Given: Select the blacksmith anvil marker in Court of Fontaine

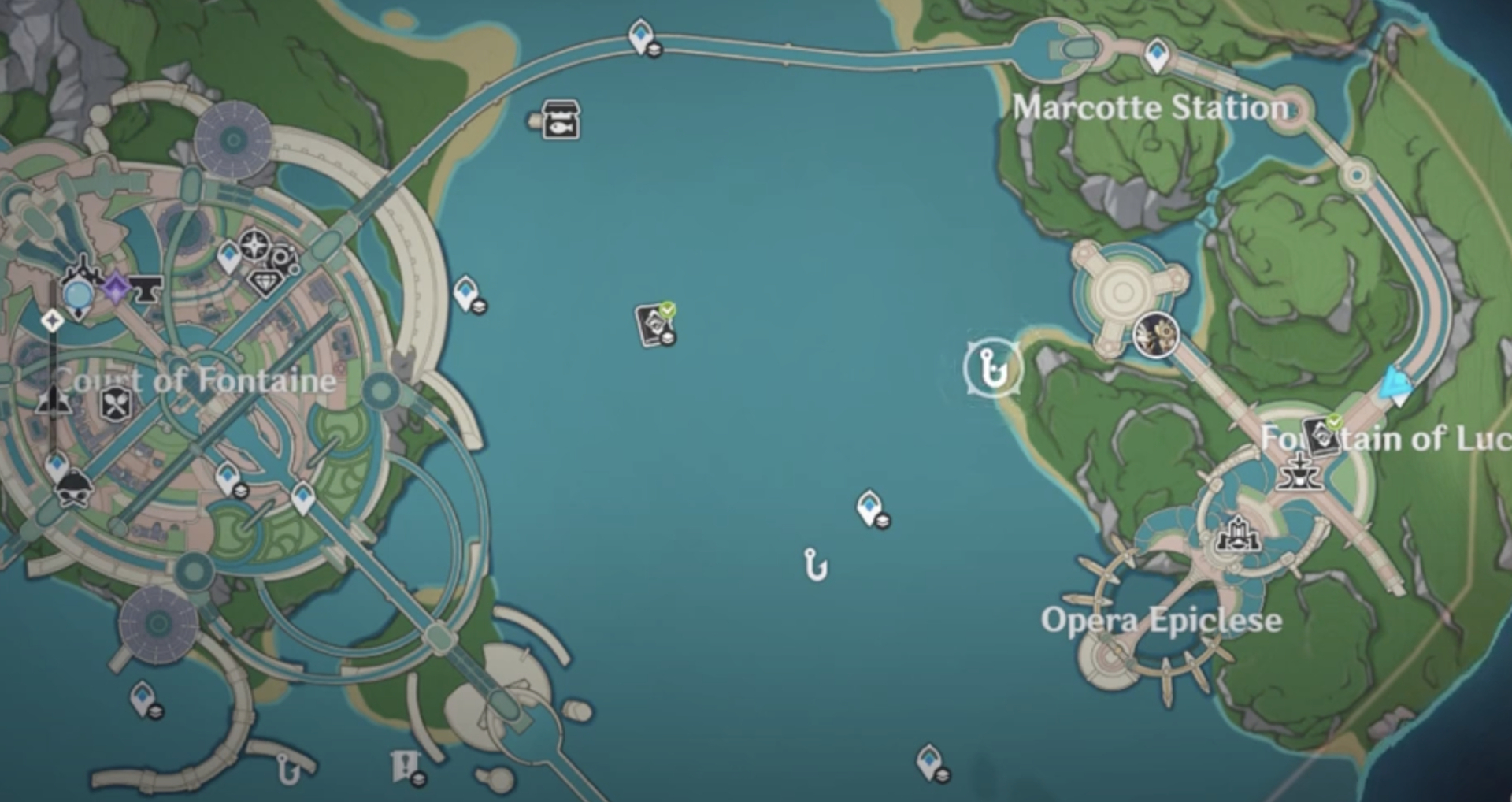Looking at the screenshot, I should (146, 291).
